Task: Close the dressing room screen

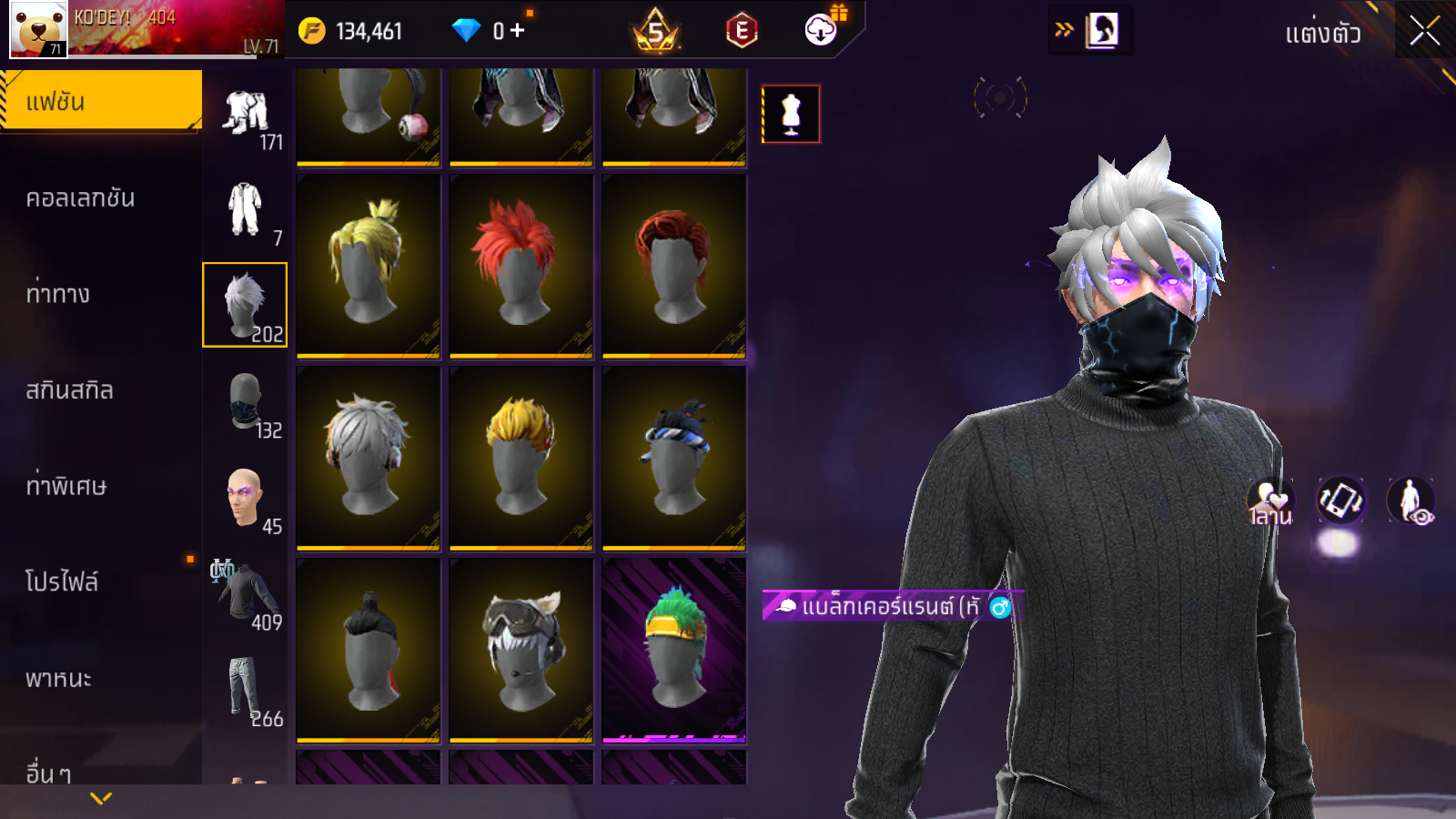Action: pyautogui.click(x=1424, y=31)
